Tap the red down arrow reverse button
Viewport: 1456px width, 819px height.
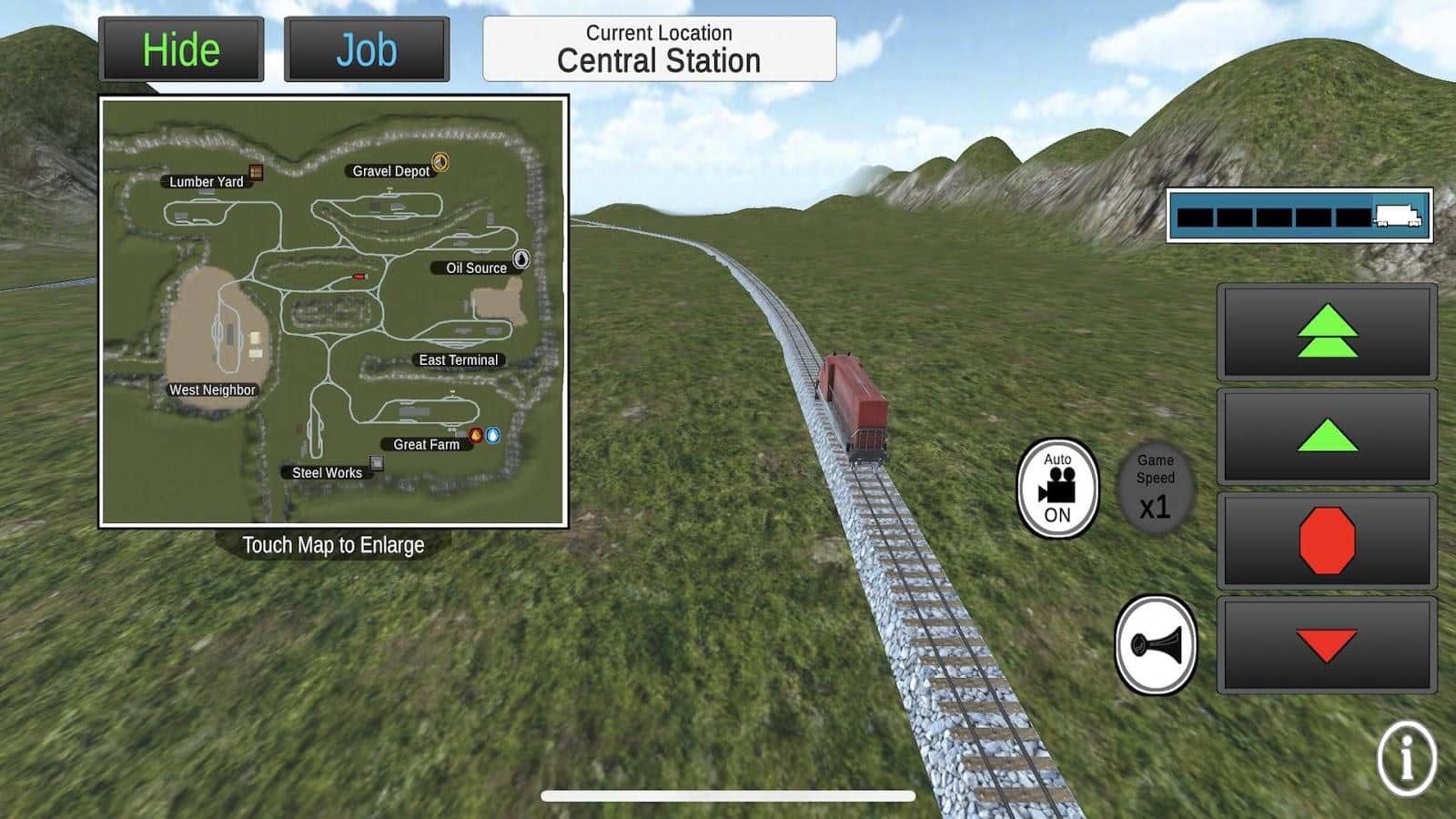(1327, 645)
